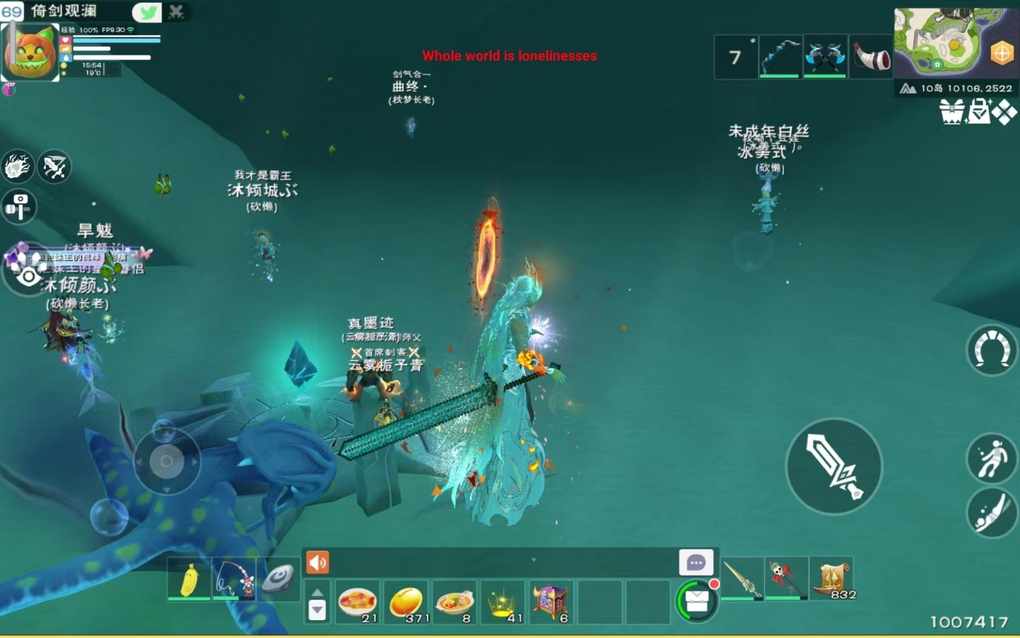Toggle the eye view button

click(27, 276)
